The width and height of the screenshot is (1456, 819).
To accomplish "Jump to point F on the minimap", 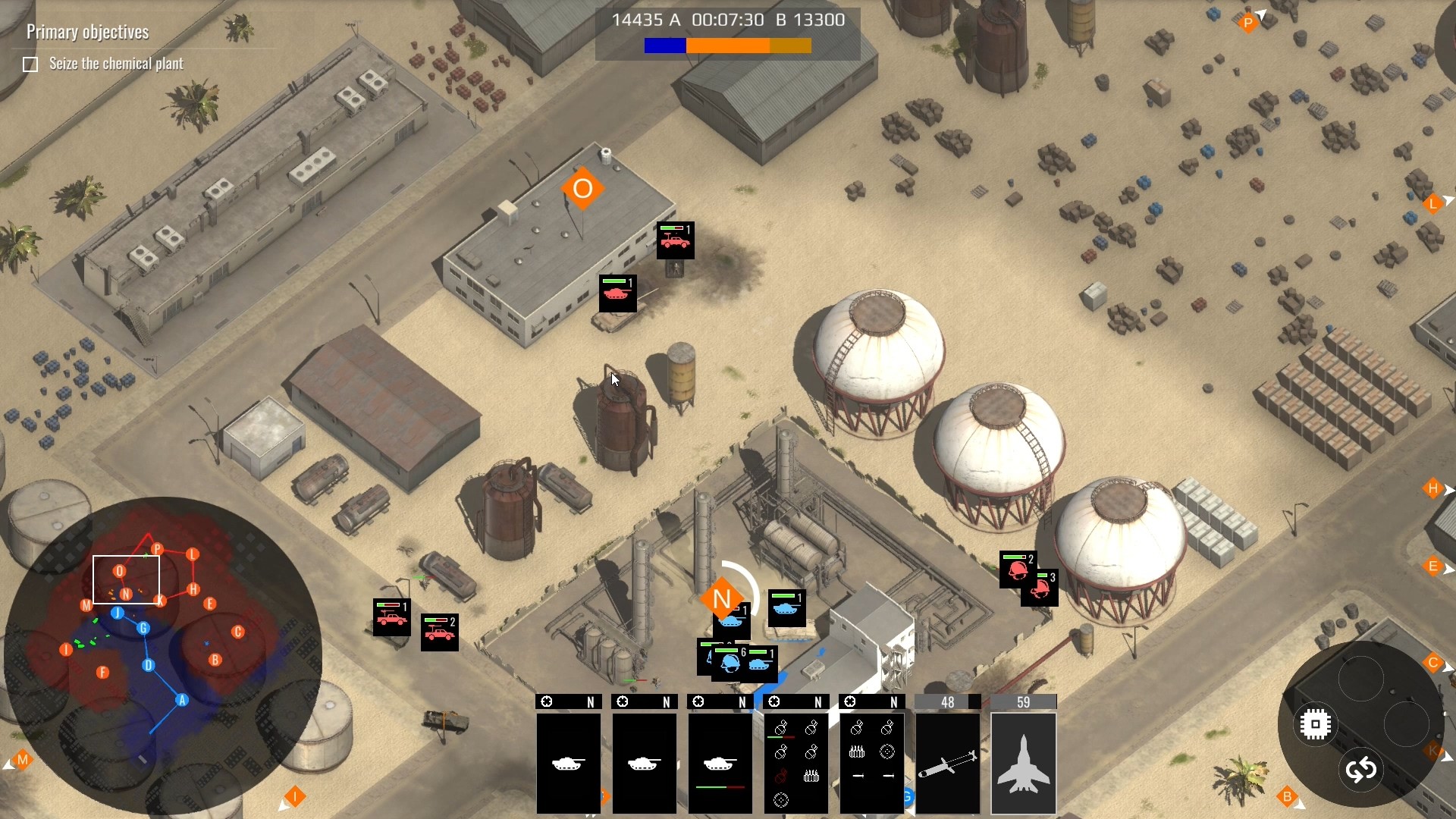I will point(103,672).
